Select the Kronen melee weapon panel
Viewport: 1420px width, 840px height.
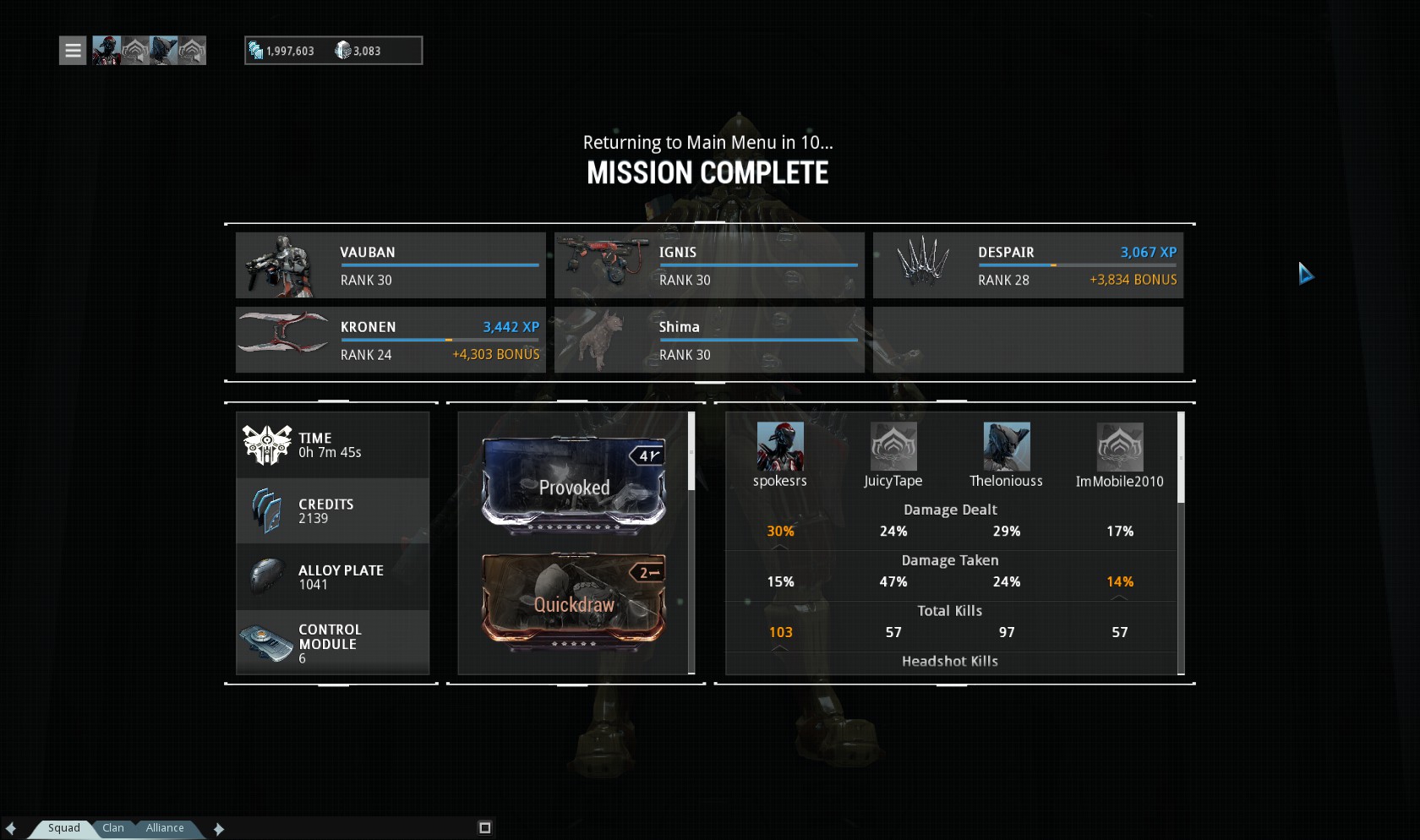click(390, 340)
